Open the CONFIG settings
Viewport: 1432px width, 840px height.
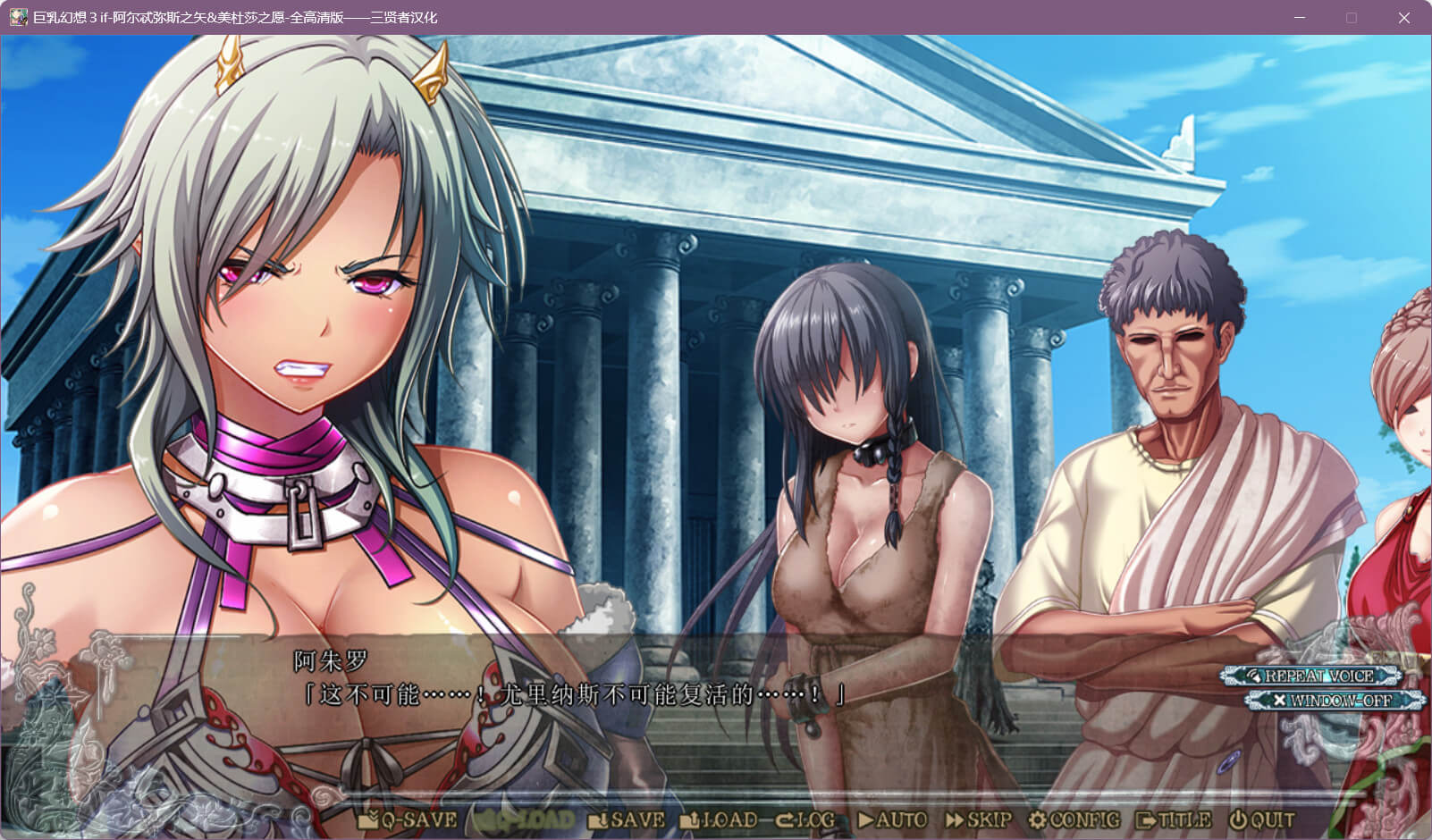coord(1074,819)
